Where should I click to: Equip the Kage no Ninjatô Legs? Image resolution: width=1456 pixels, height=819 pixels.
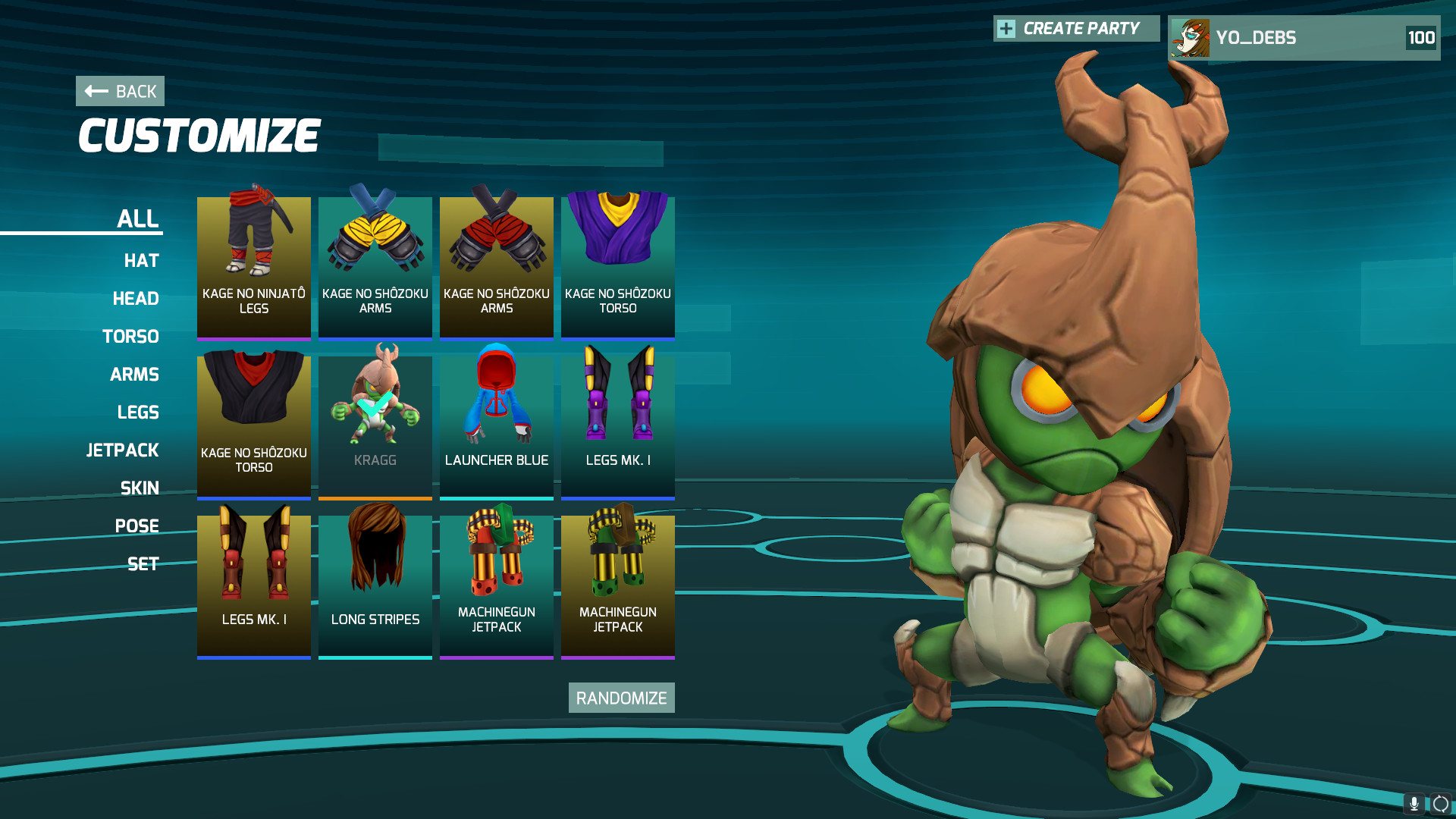pos(253,265)
